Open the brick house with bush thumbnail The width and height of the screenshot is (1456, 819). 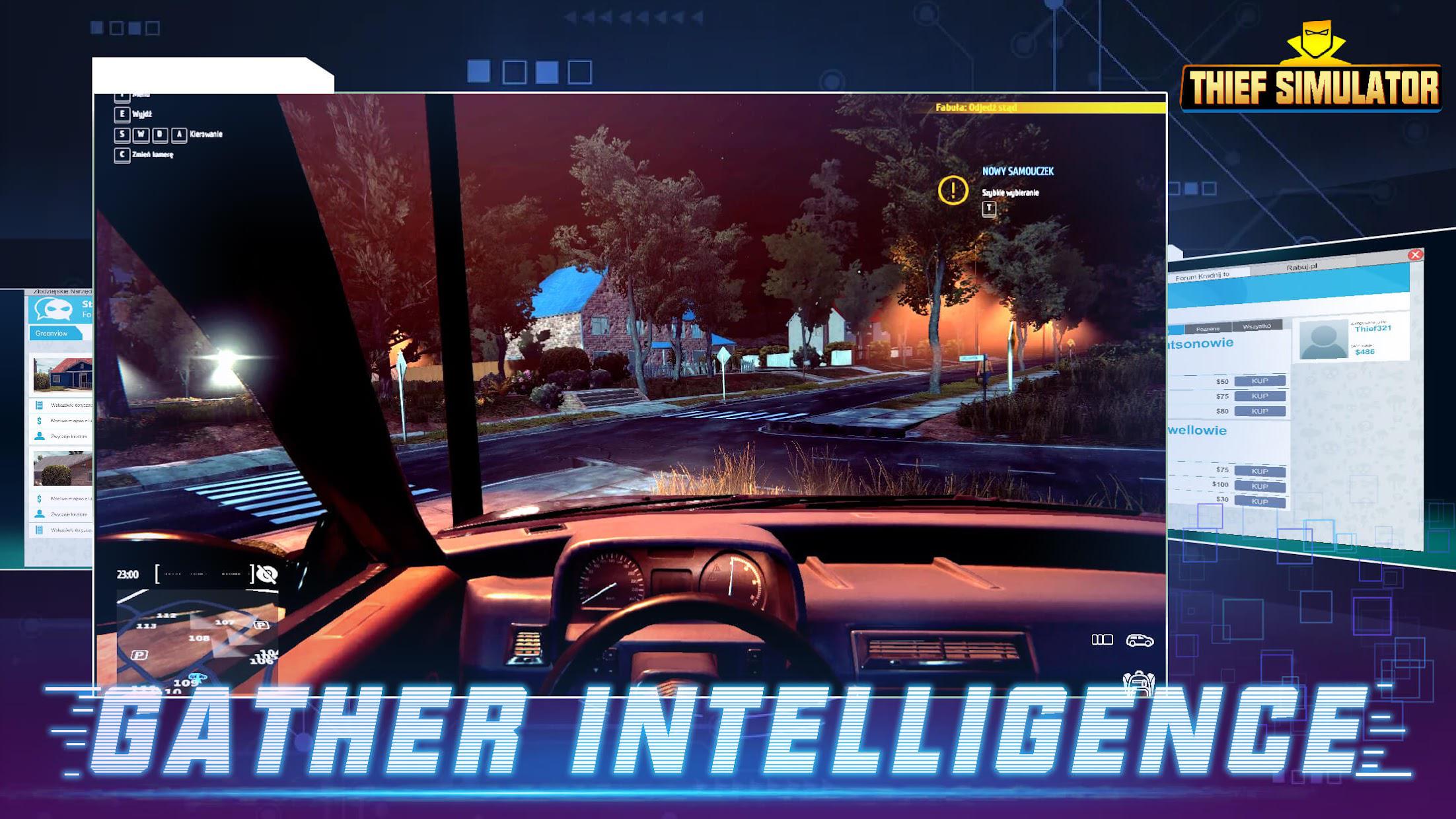point(63,468)
